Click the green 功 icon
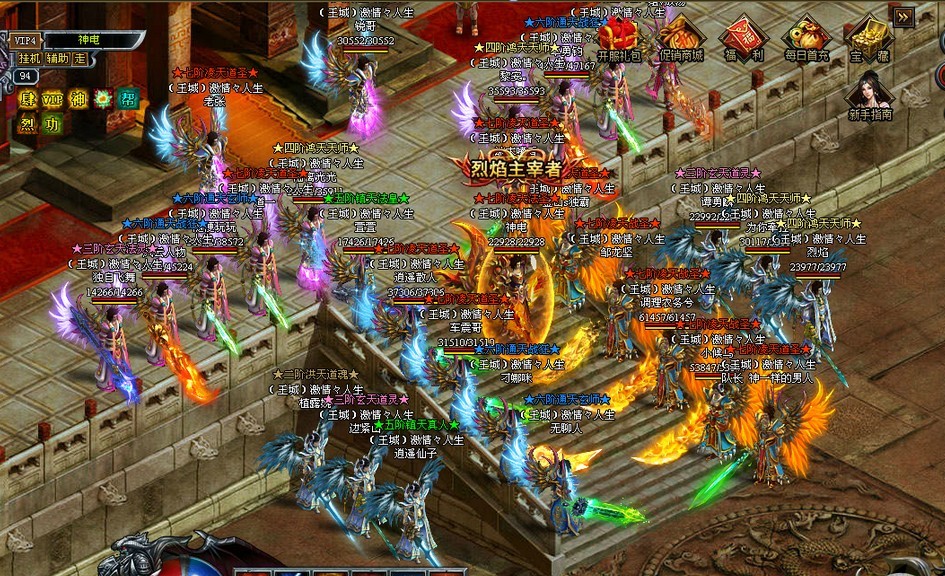This screenshot has width=945, height=576. click(x=52, y=124)
